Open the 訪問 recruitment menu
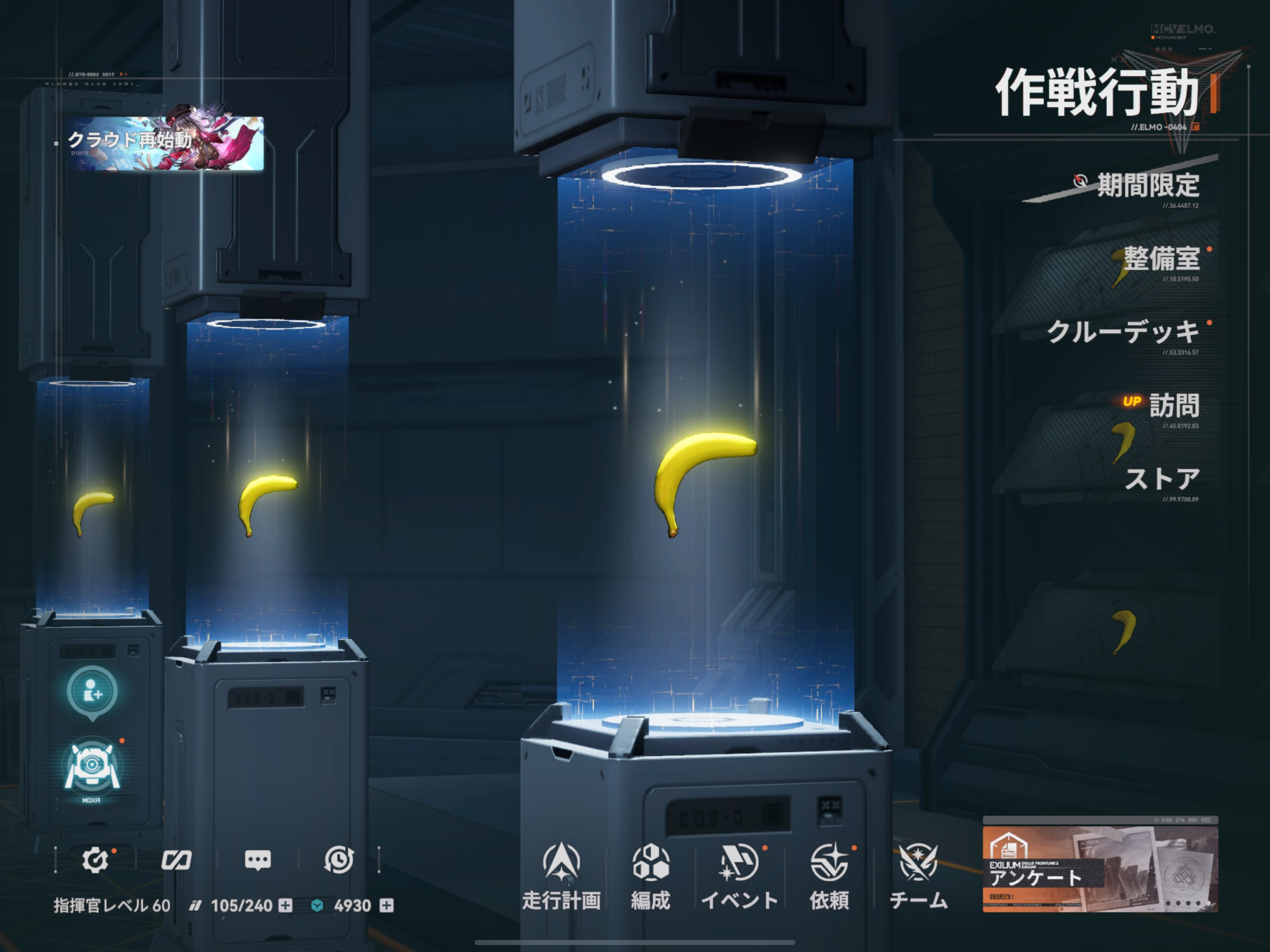 pos(1174,405)
